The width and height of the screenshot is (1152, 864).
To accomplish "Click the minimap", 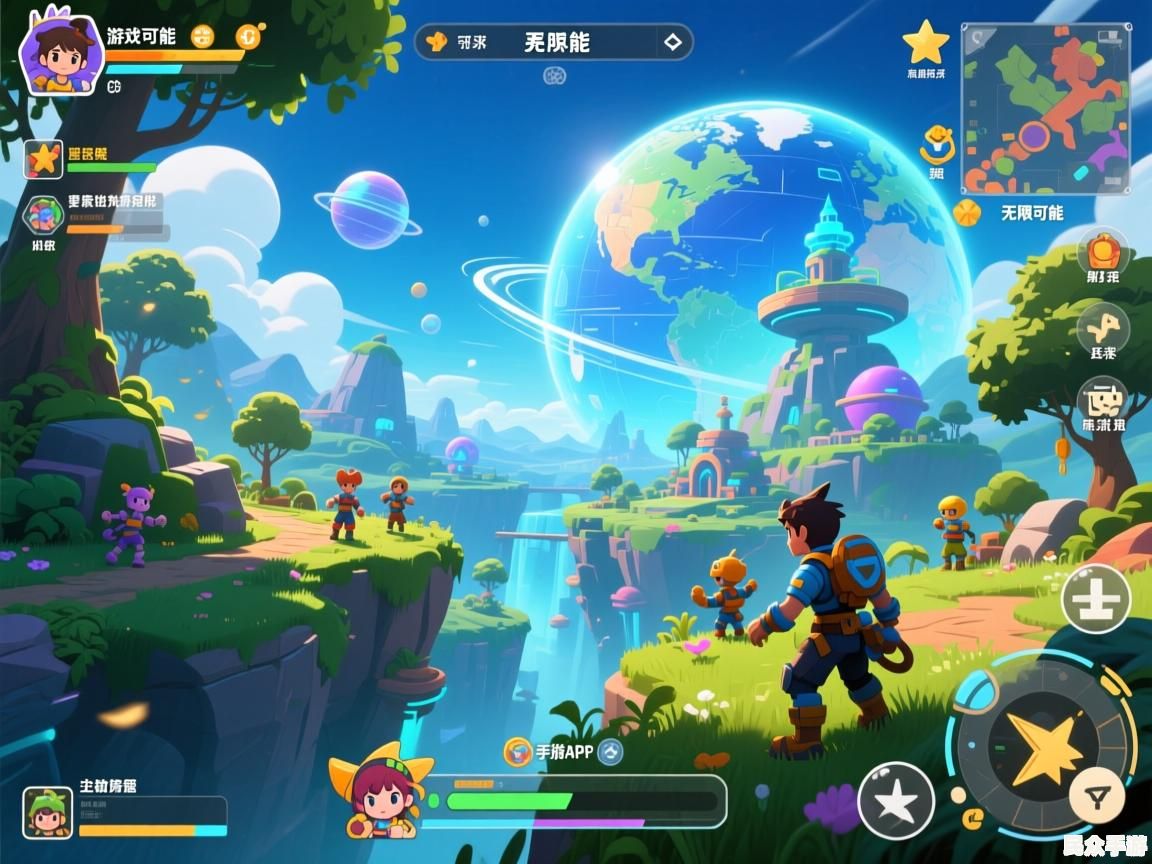I will (1045, 109).
